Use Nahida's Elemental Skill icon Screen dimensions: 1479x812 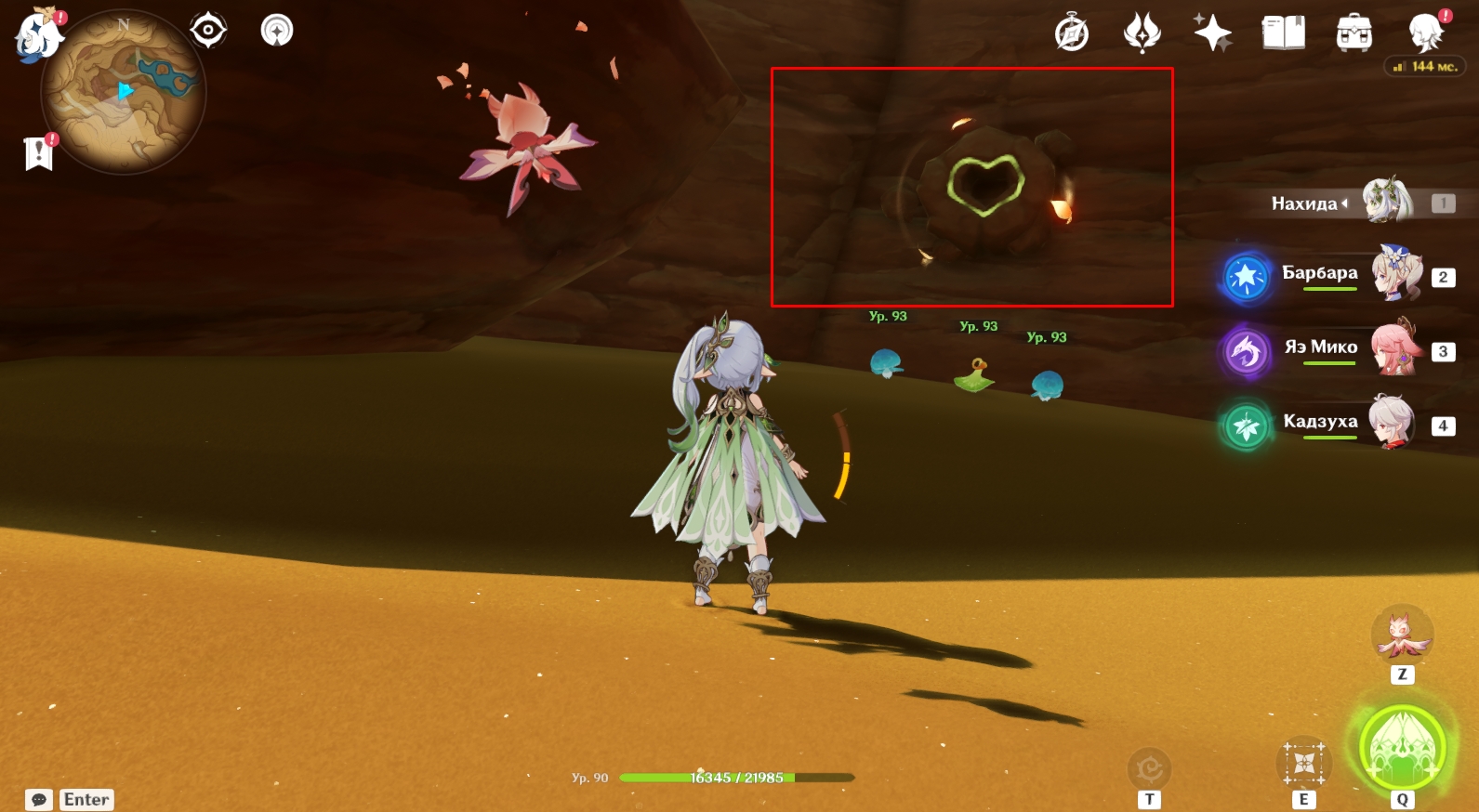pyautogui.click(x=1303, y=764)
